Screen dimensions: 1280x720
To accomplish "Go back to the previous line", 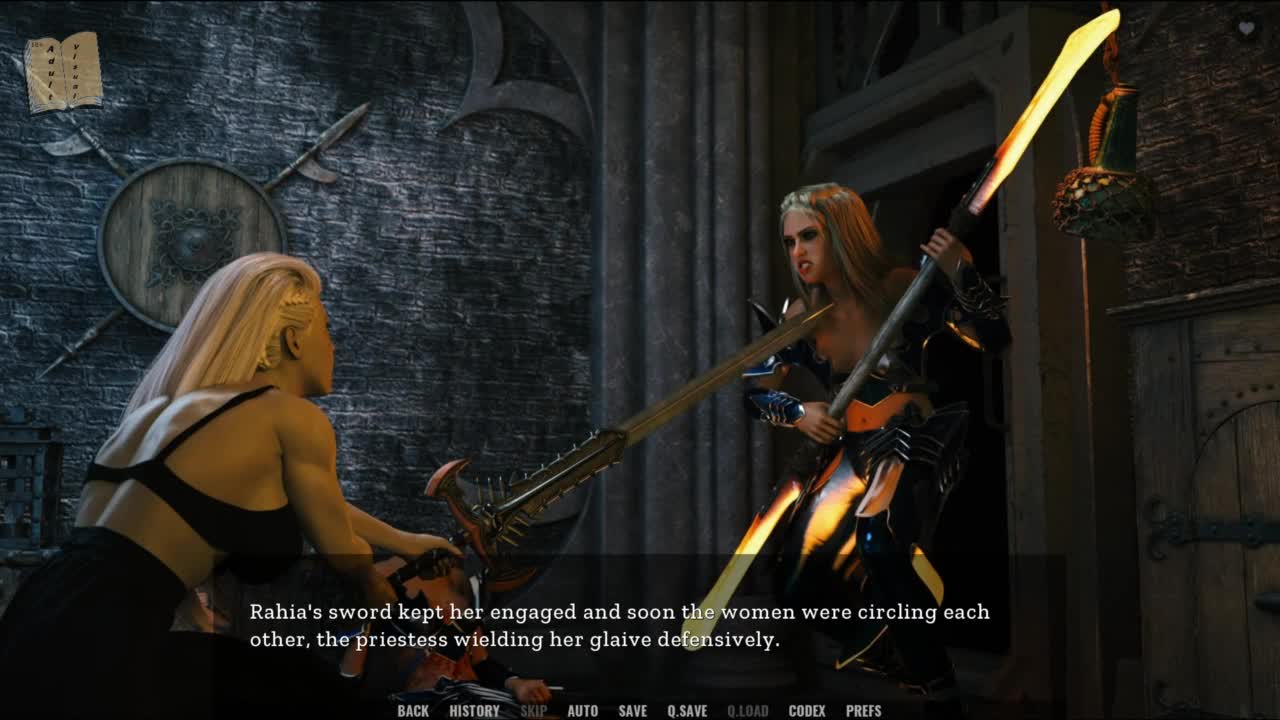I will click(413, 711).
